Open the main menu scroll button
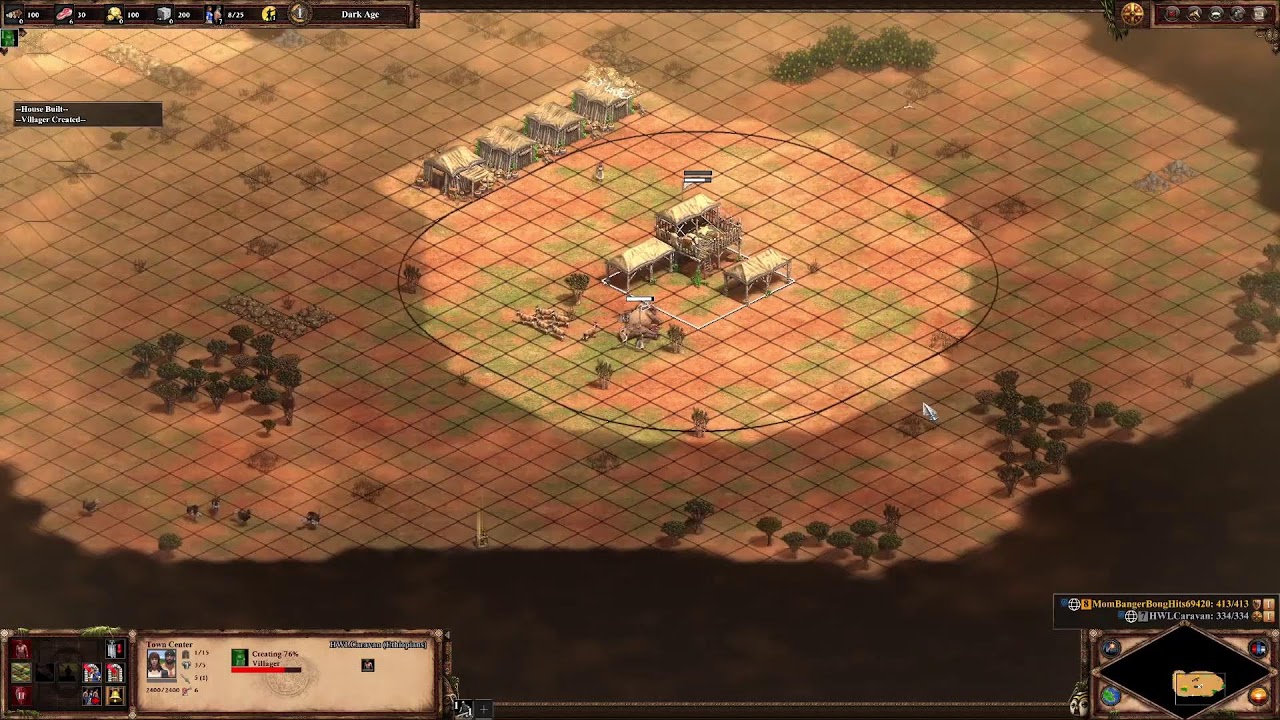 (1260, 14)
